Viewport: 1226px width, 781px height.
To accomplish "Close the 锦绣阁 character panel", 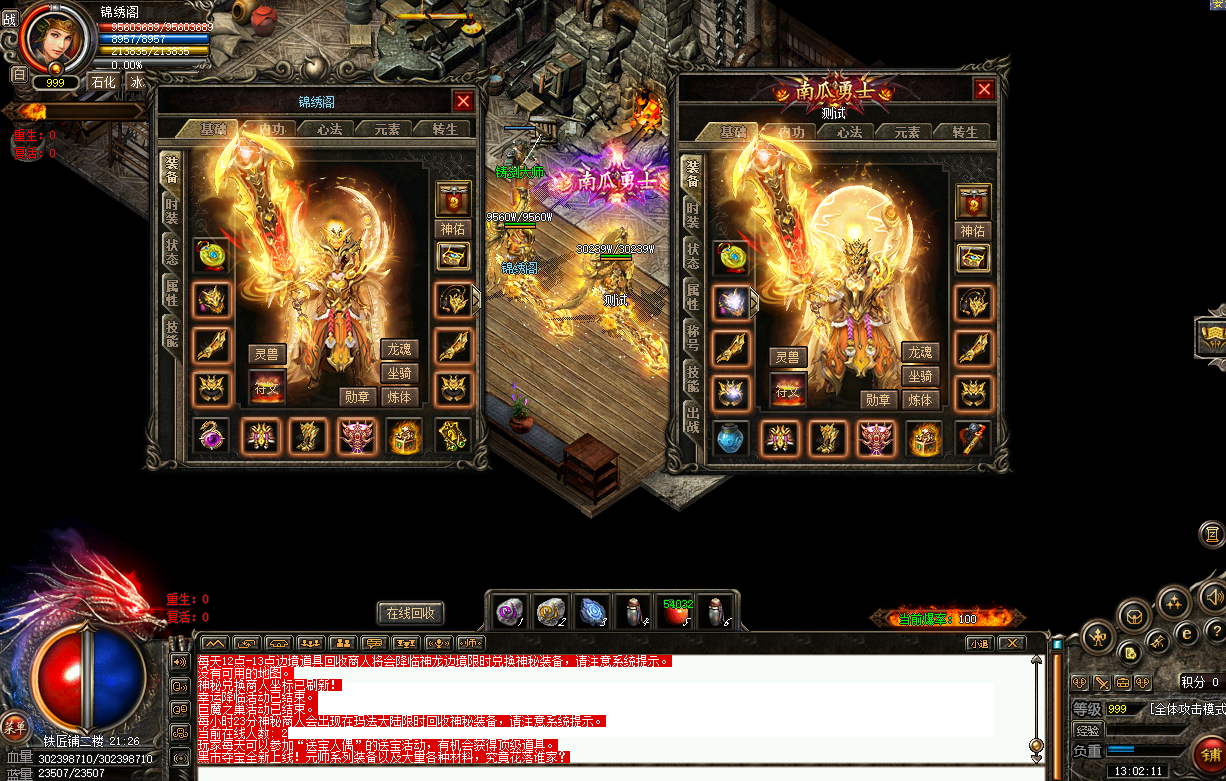I will [463, 101].
